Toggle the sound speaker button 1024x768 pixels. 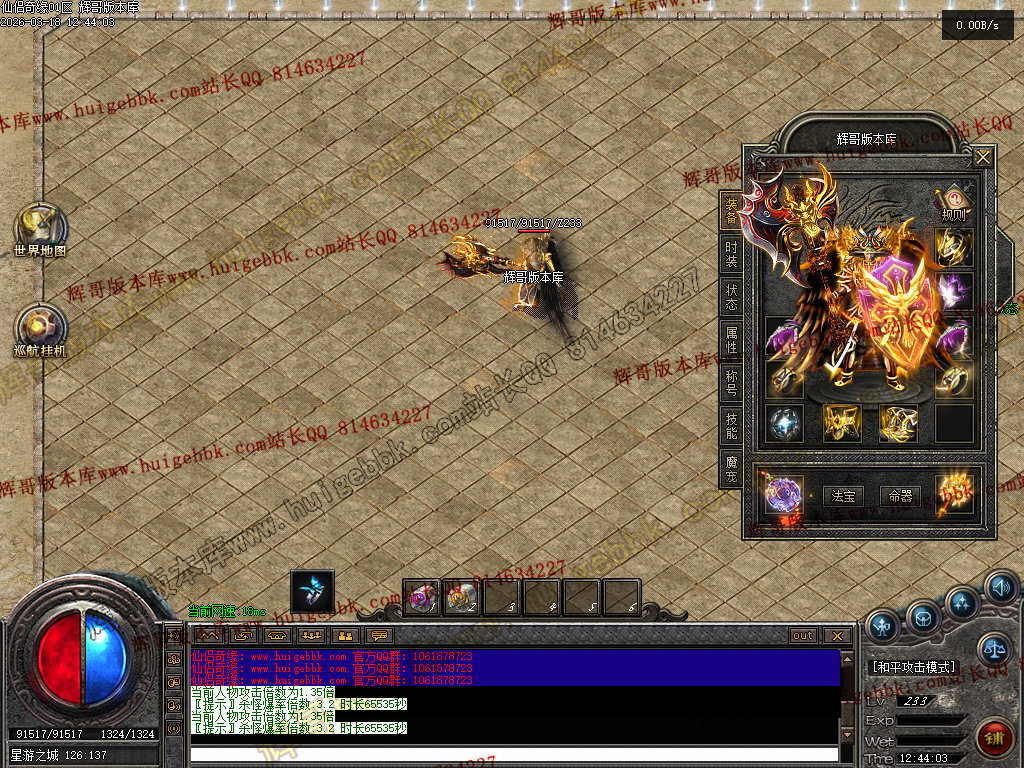tap(1000, 587)
